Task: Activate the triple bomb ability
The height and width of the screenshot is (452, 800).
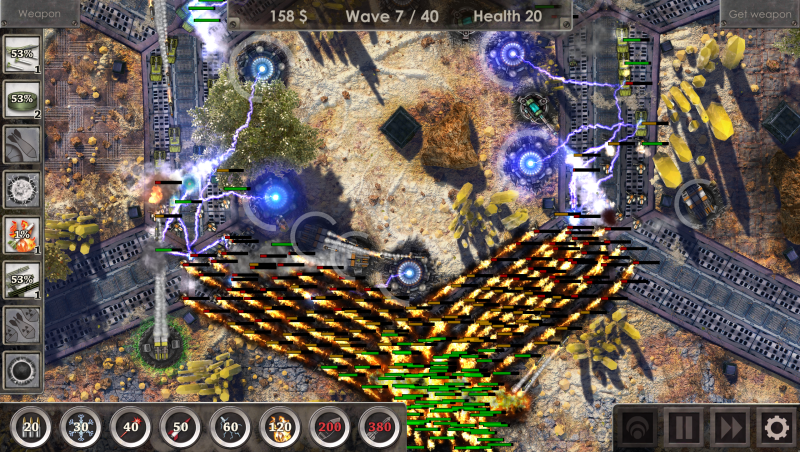Action: (20, 324)
